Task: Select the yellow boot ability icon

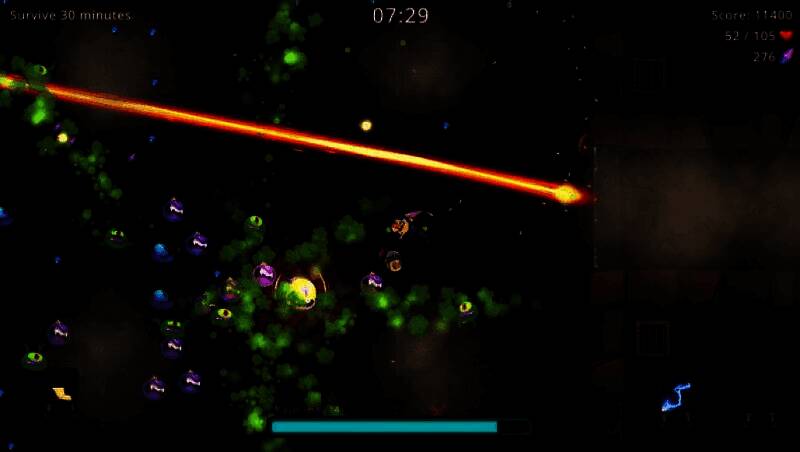Action: click(62, 394)
